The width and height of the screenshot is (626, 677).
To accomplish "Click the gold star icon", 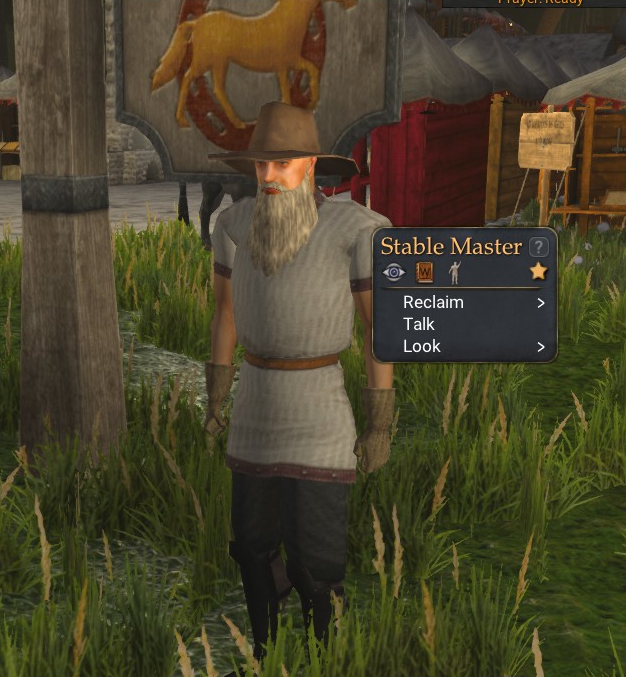I will [x=538, y=272].
